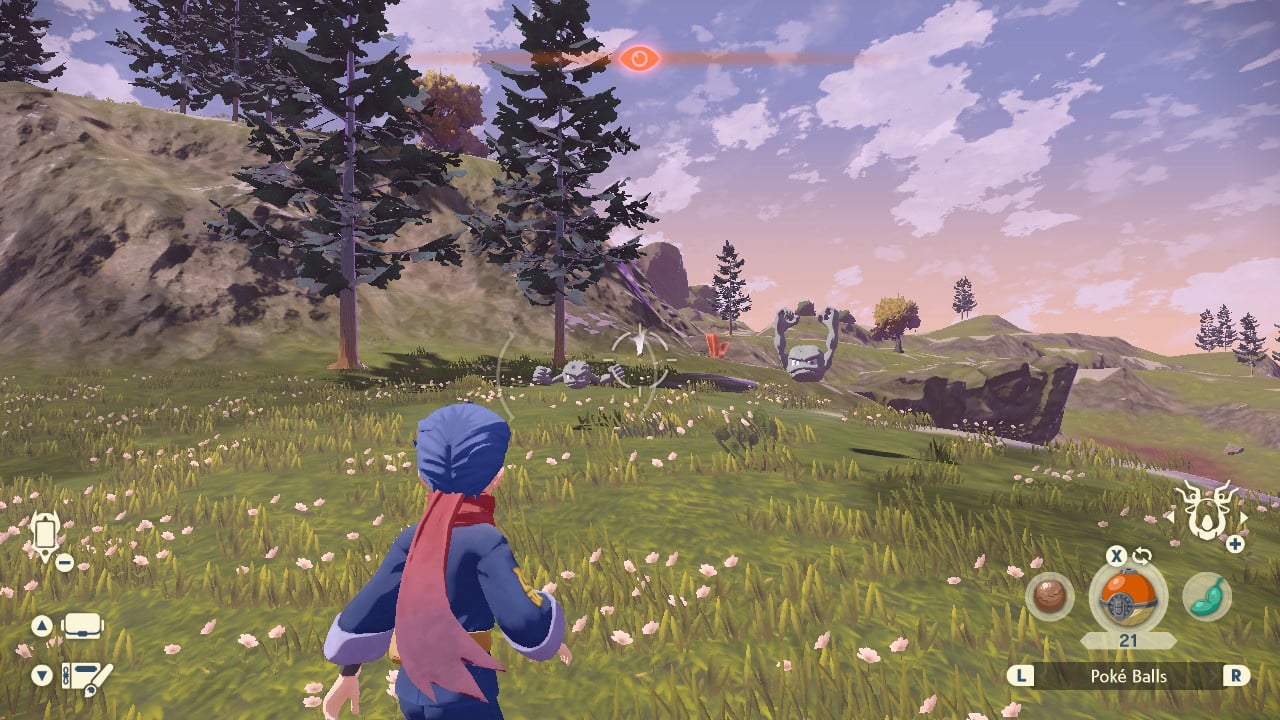This screenshot has width=1280, height=720.
Task: Click the Poké Balls category label
Action: point(1127,676)
